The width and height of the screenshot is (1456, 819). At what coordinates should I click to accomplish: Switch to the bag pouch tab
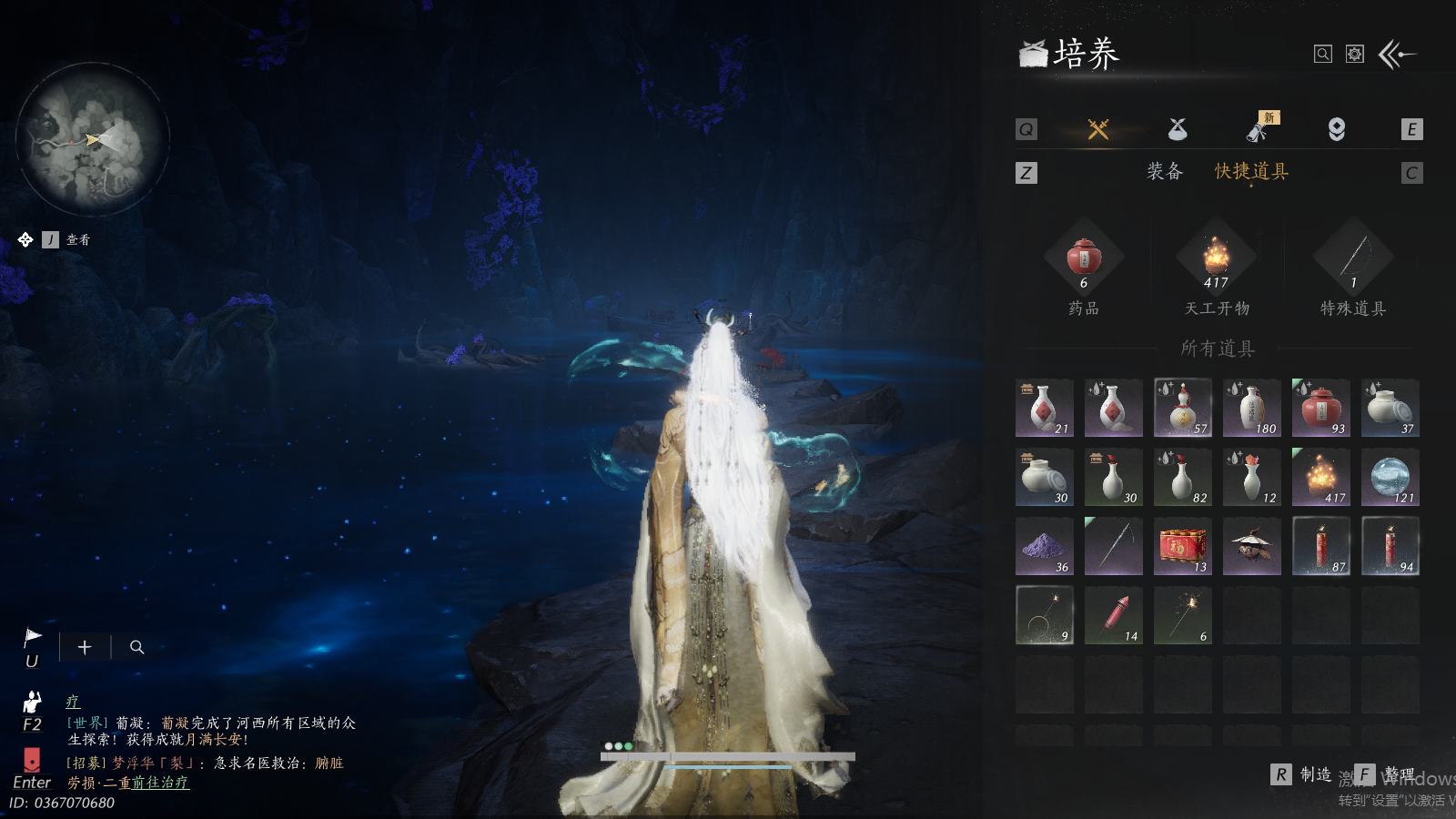click(1178, 129)
